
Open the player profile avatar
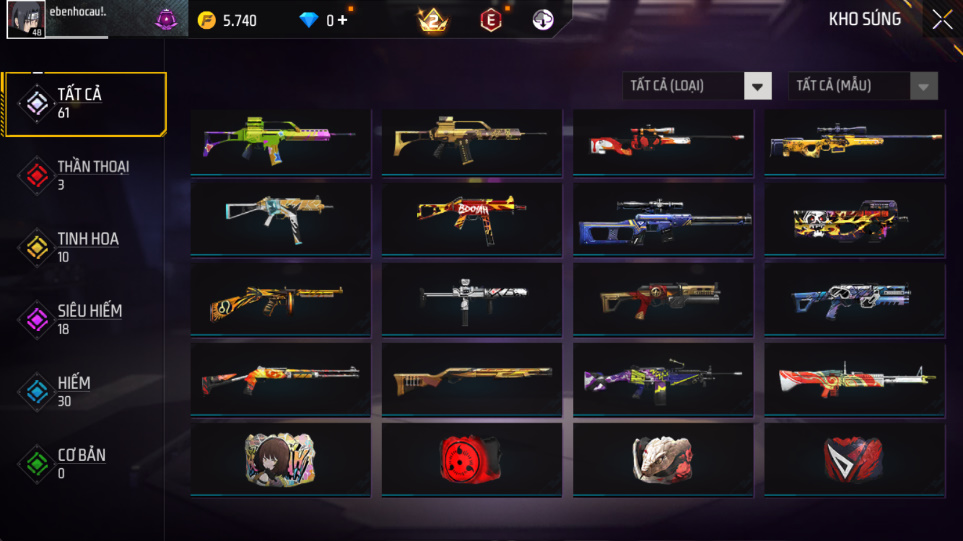coord(25,19)
